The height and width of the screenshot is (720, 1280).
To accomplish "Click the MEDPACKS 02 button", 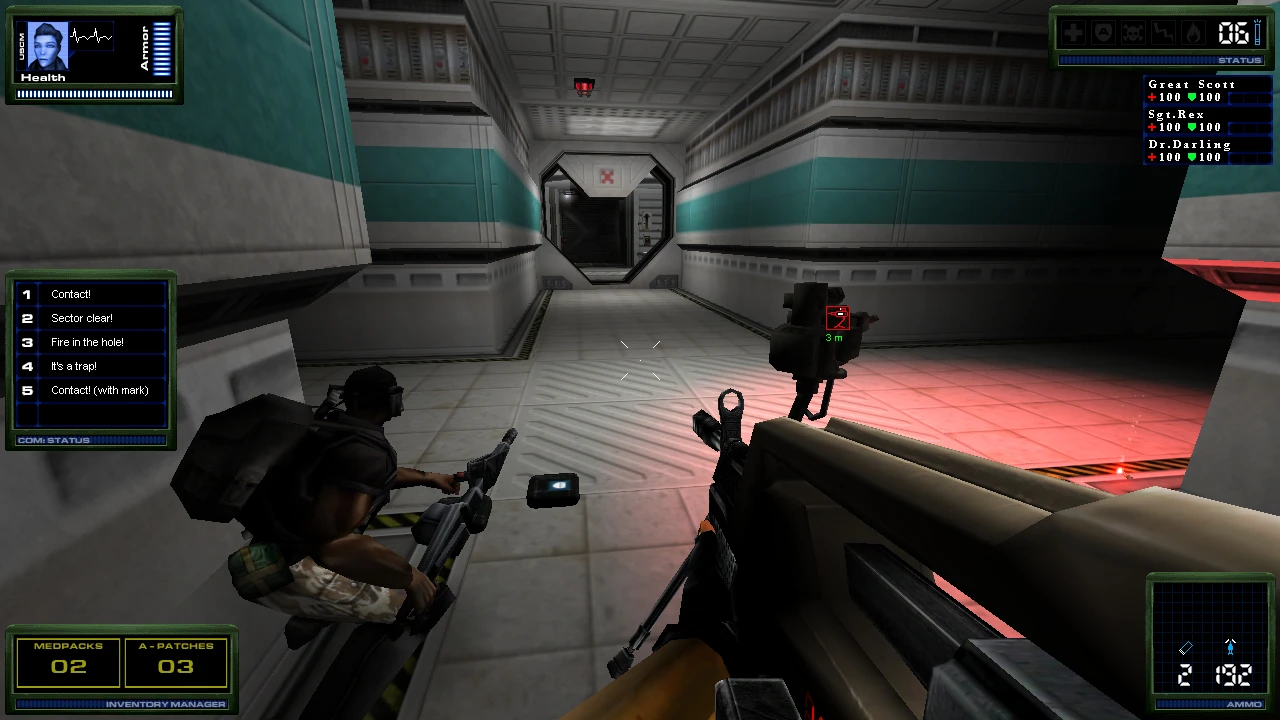I will tap(67, 662).
